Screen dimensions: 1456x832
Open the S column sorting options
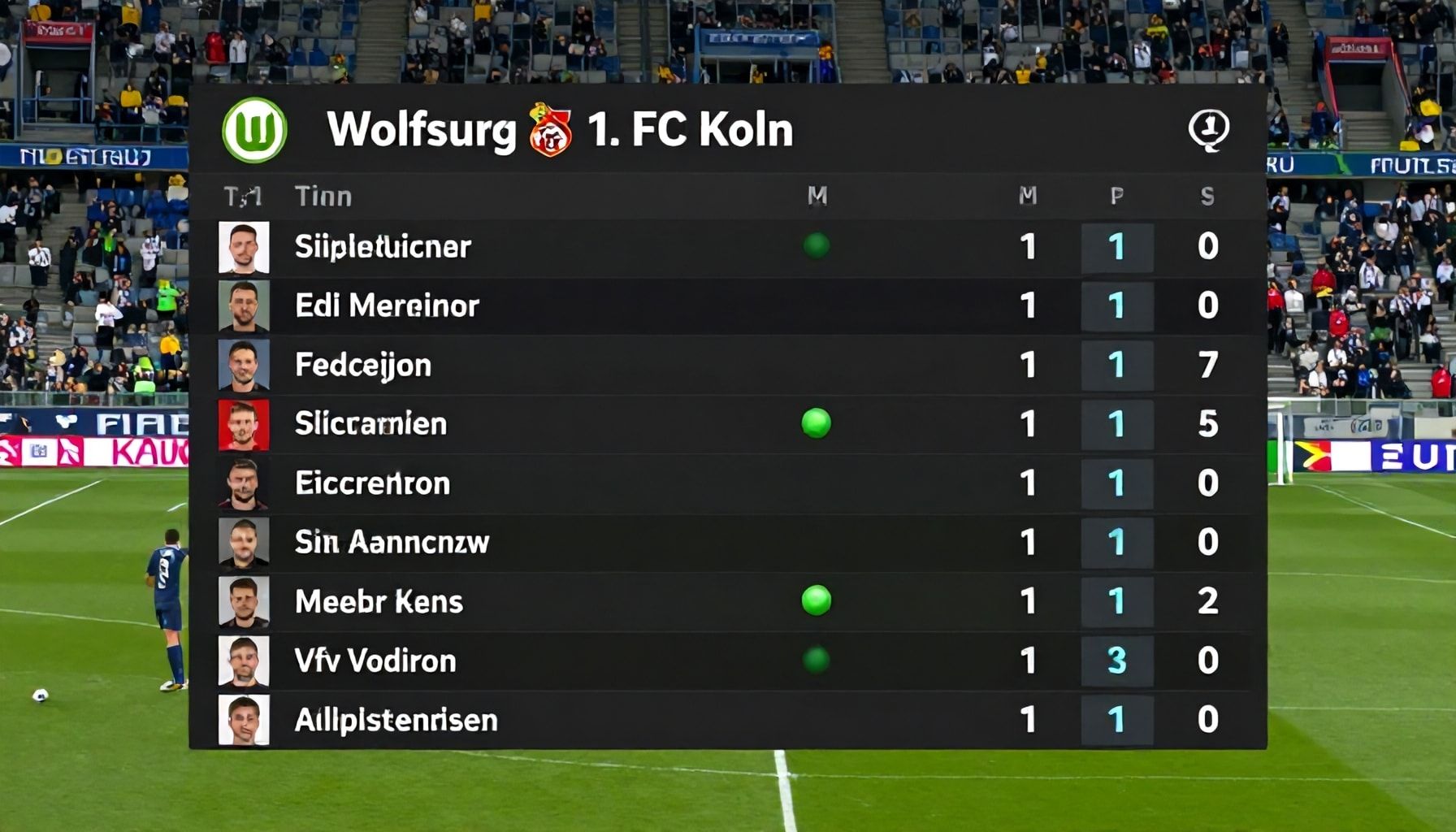click(x=1206, y=195)
